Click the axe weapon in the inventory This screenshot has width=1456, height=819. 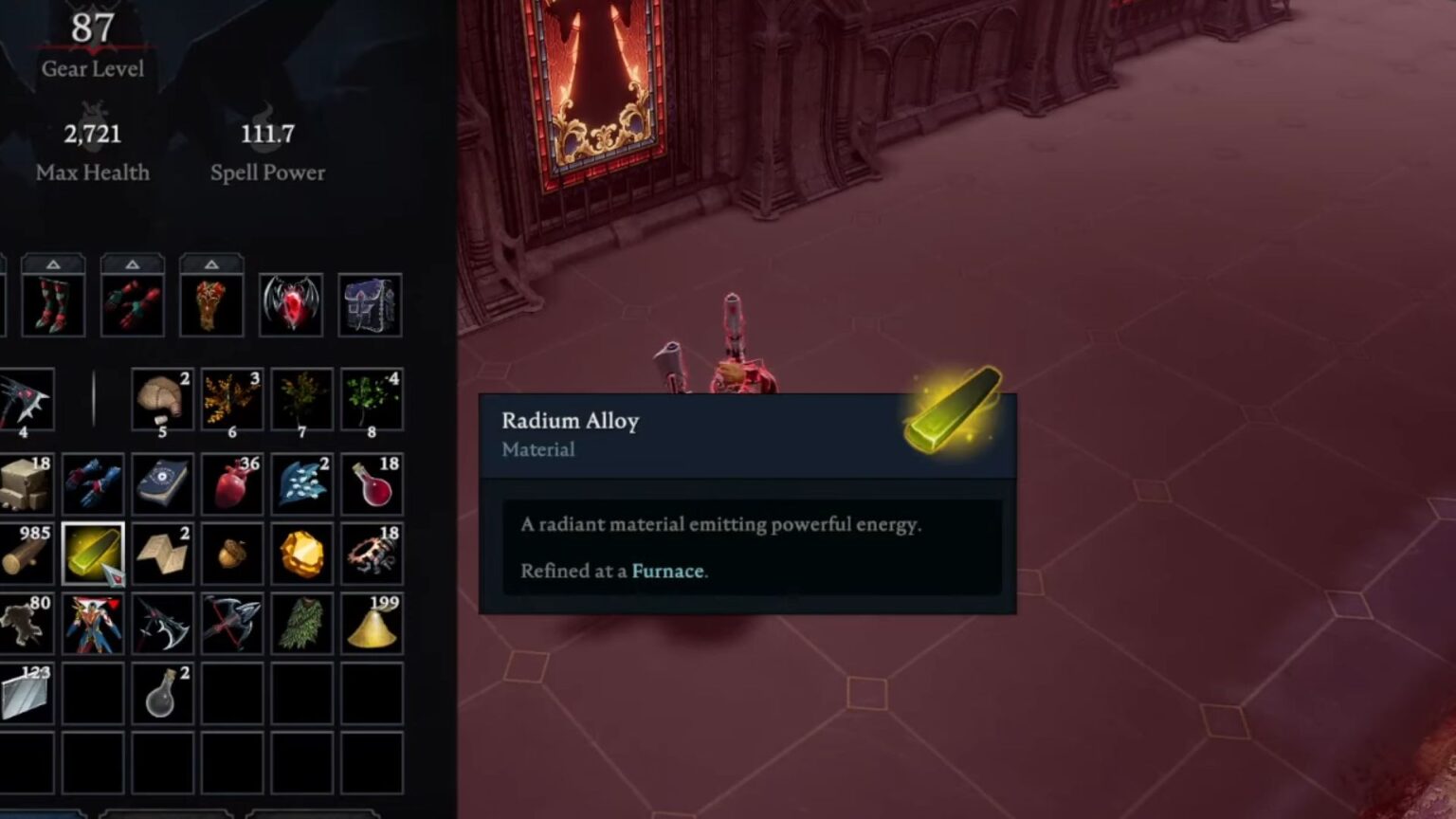point(162,623)
